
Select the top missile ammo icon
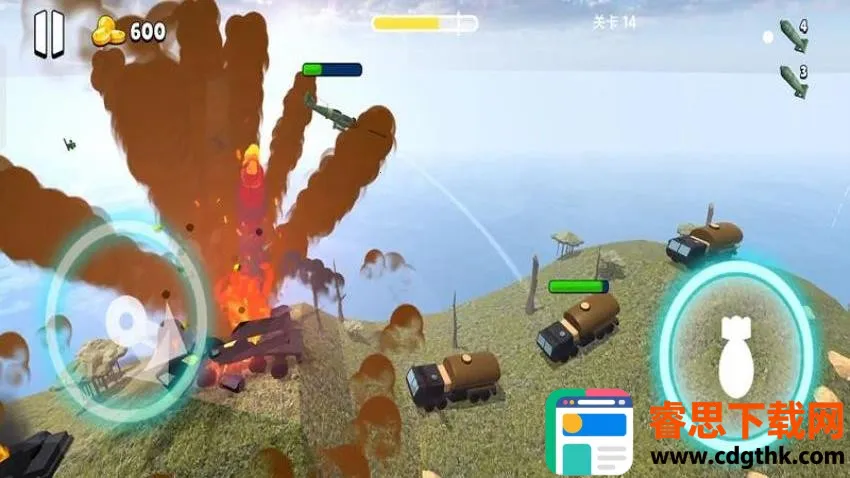(x=793, y=35)
